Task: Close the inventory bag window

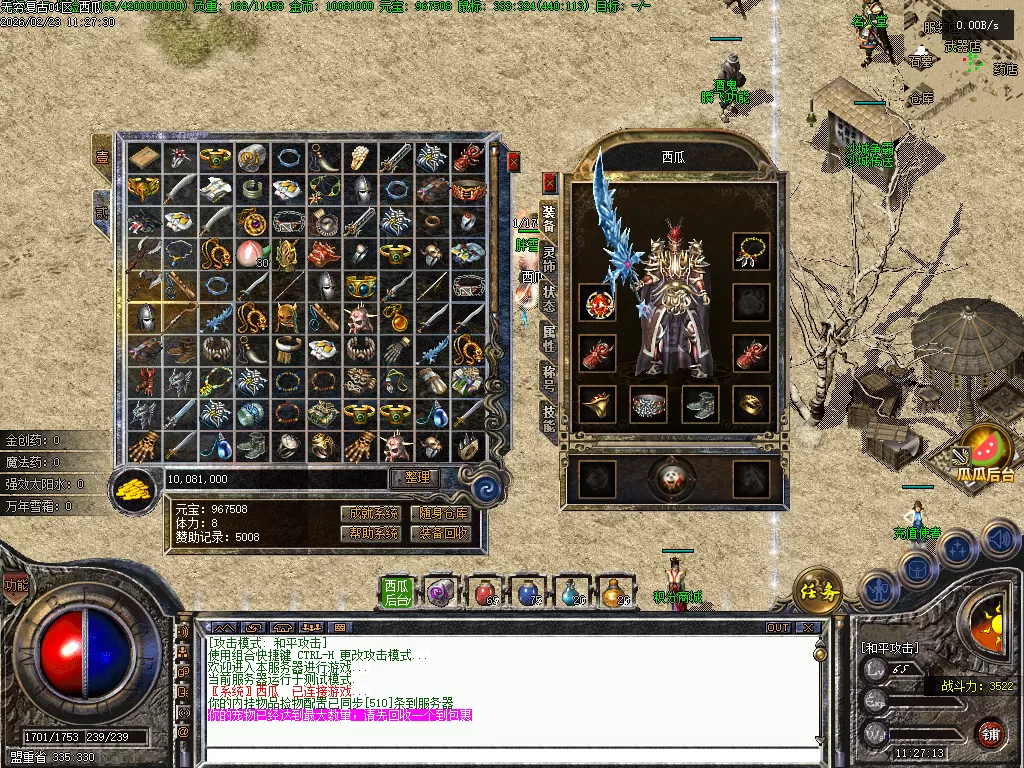Action: (x=514, y=162)
